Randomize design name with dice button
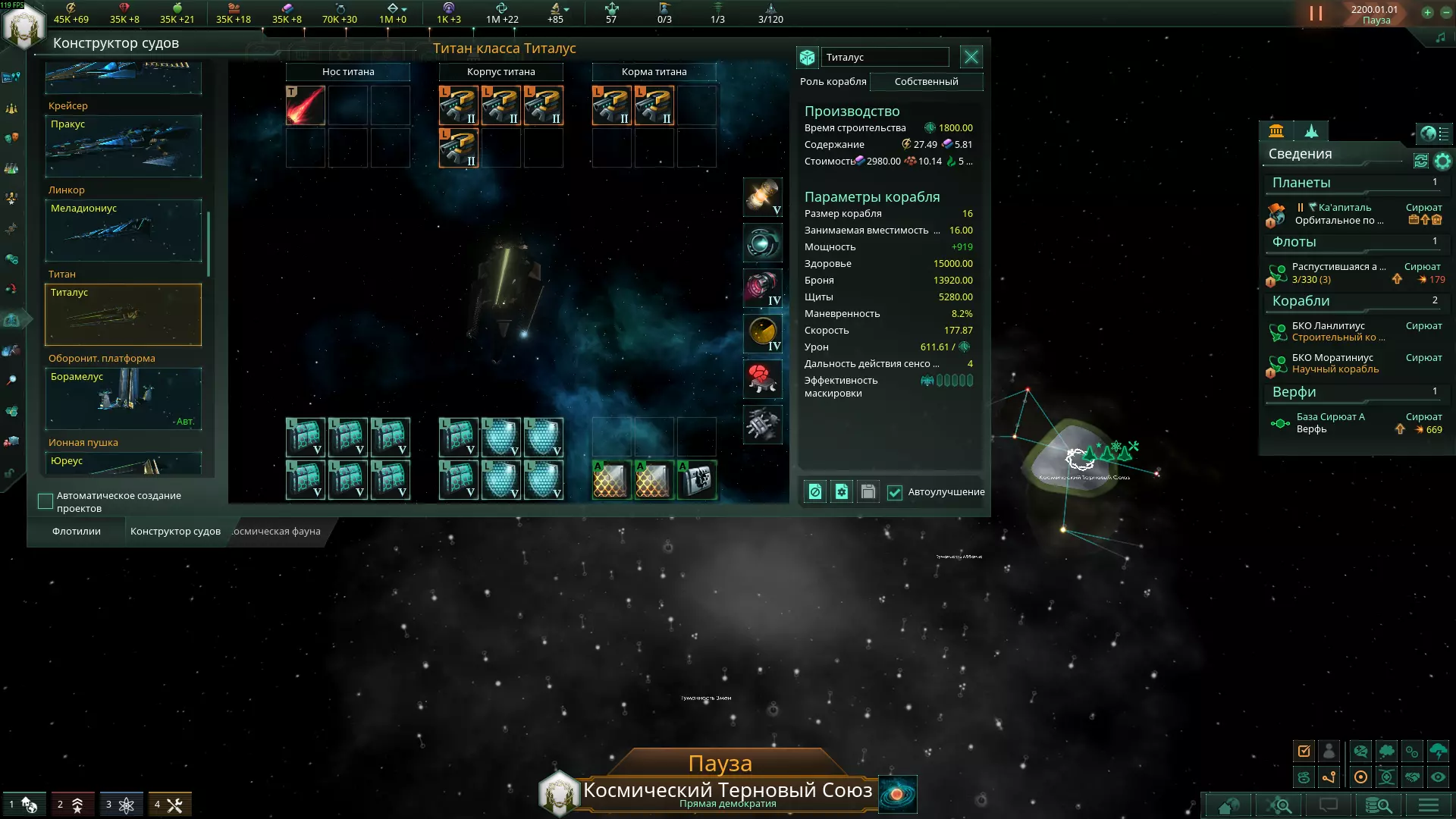Viewport: 1456px width, 819px height. tap(807, 58)
